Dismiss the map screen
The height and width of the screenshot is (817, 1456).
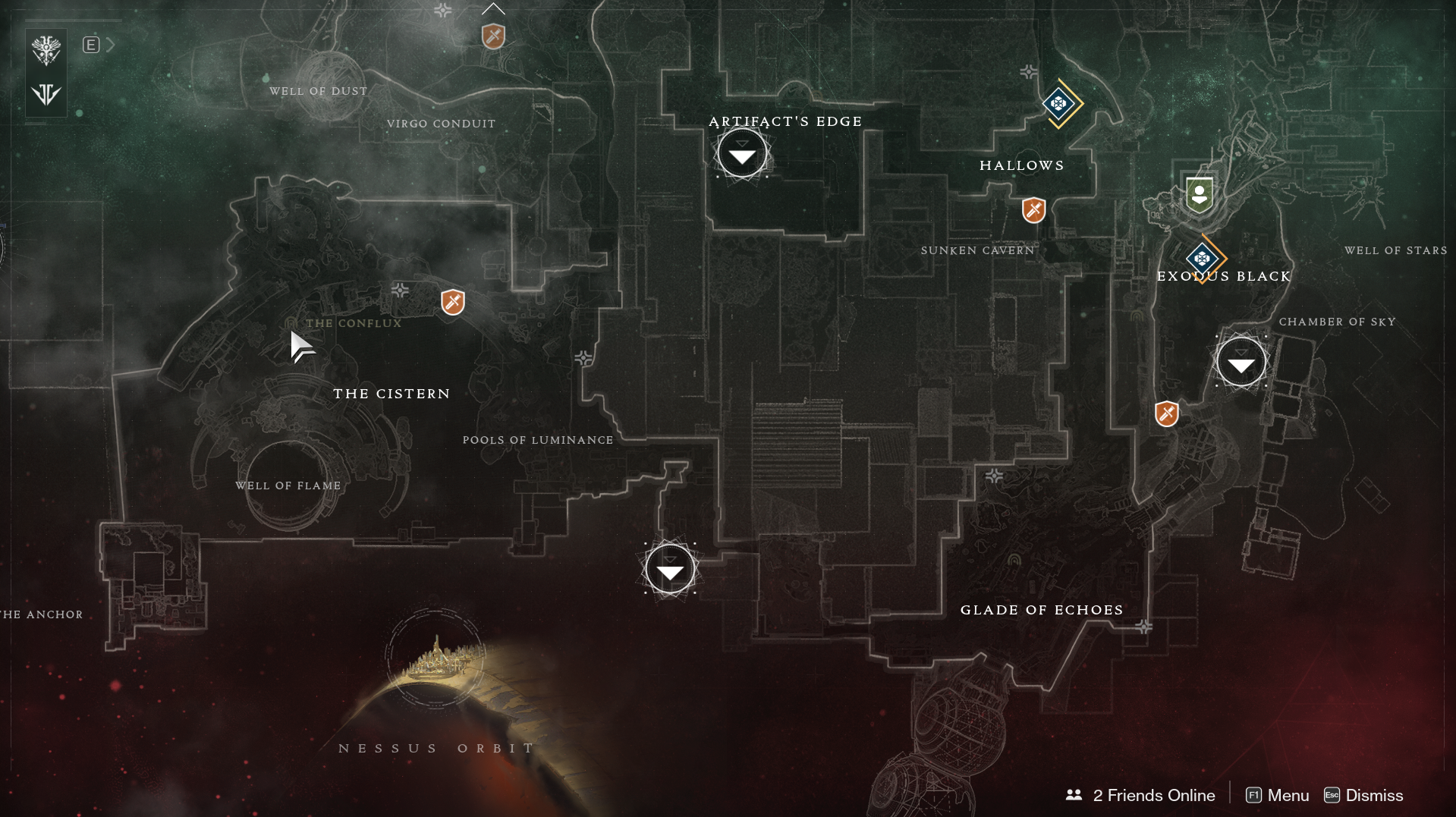1363,795
